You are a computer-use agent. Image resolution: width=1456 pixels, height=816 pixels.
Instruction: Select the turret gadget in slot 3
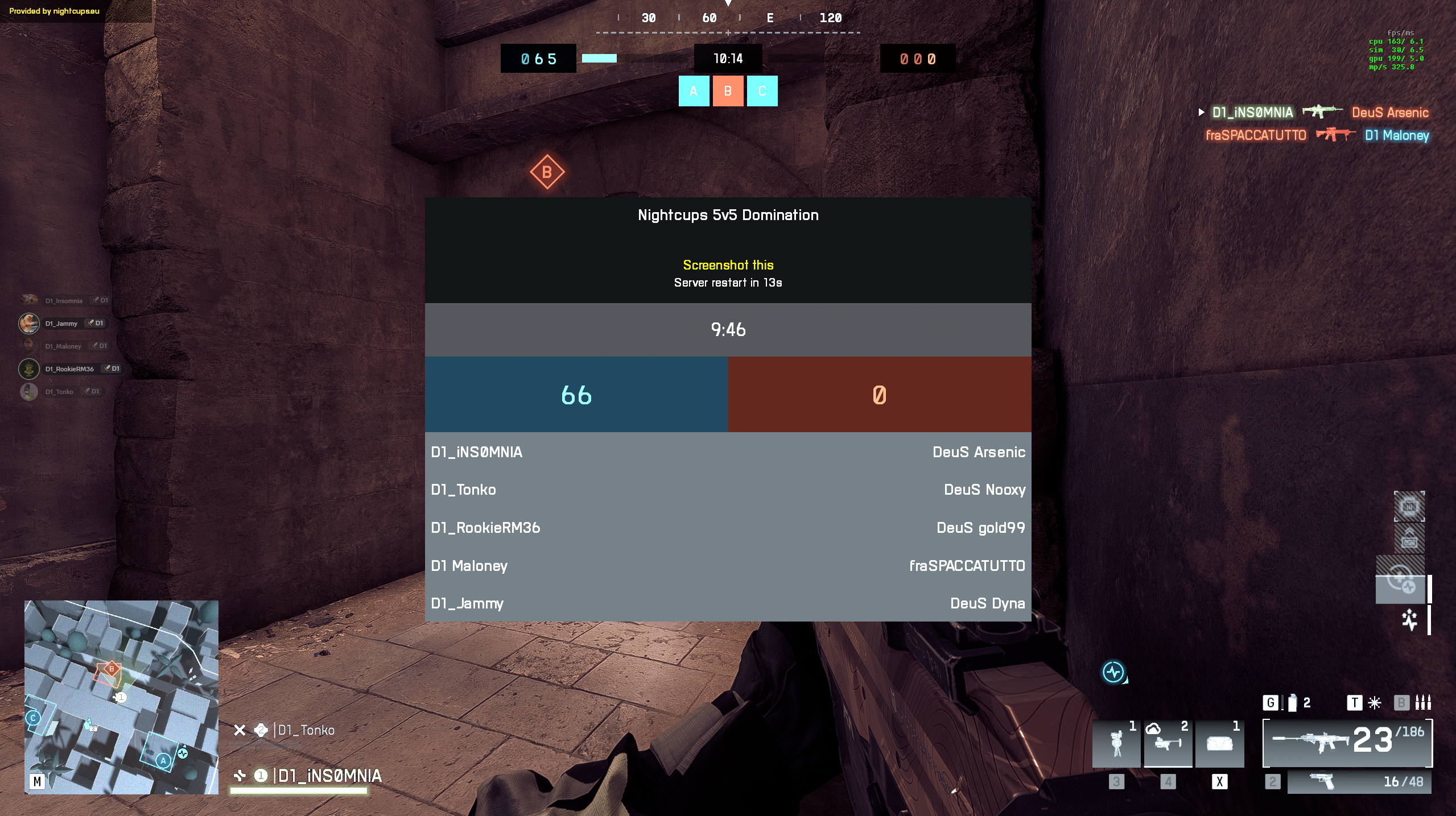coord(1116,744)
